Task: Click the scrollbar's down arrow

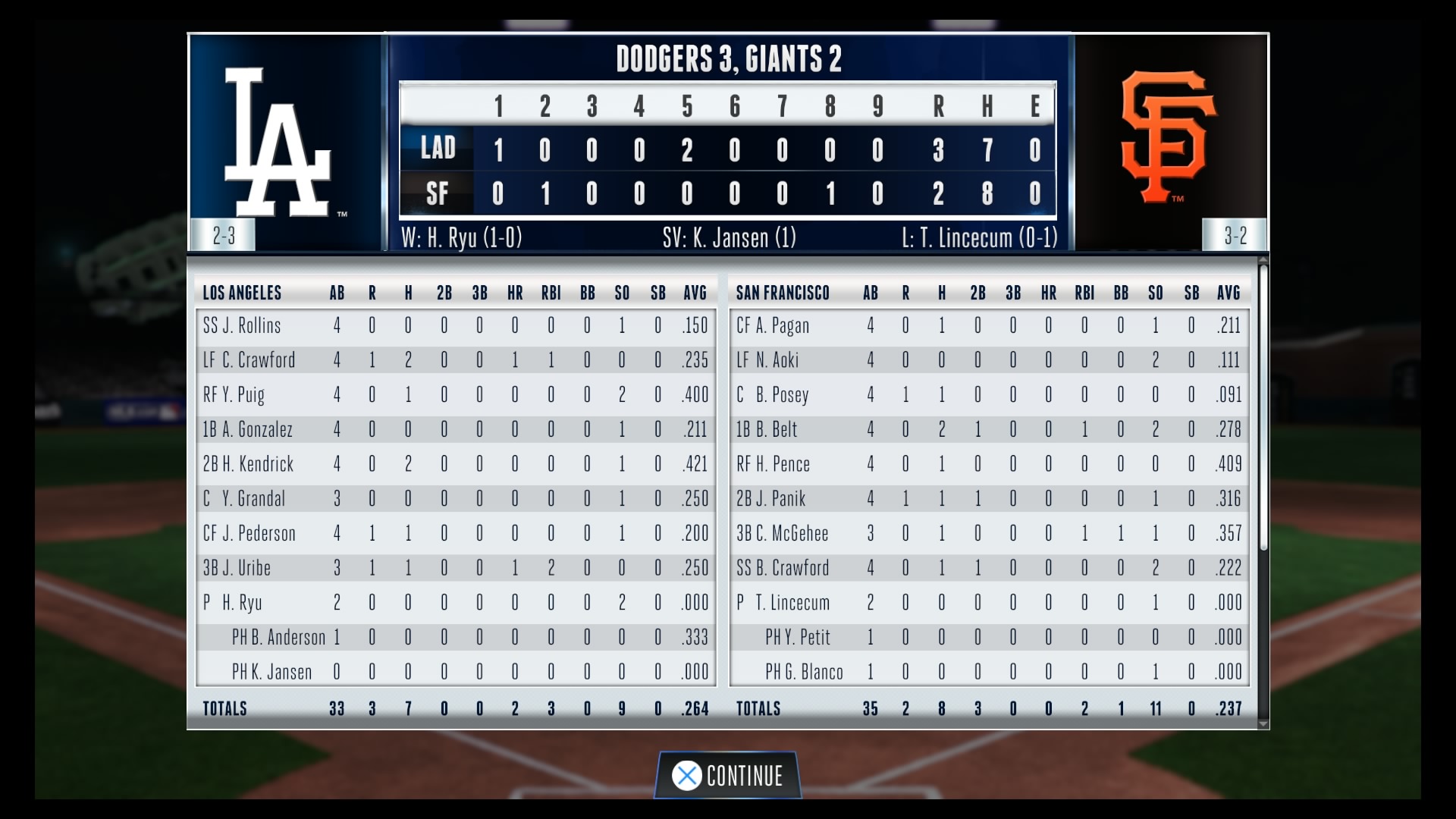Action: coord(1263,724)
